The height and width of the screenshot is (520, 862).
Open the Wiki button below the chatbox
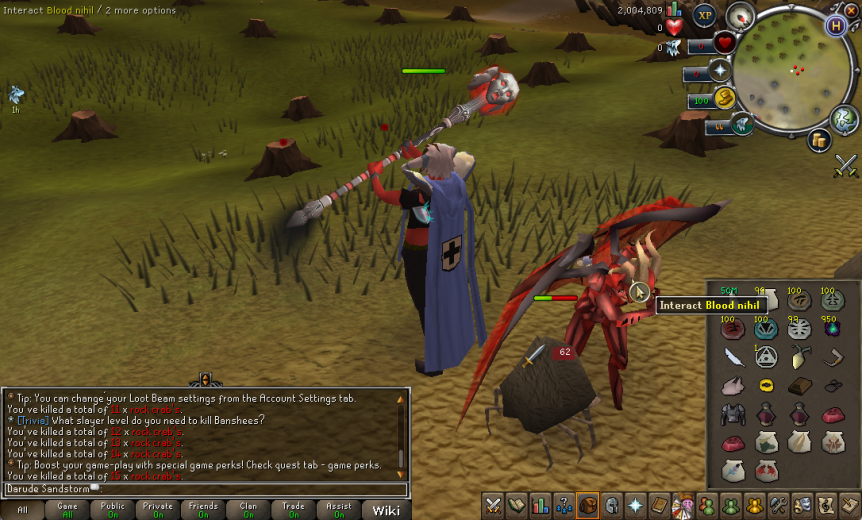point(386,510)
